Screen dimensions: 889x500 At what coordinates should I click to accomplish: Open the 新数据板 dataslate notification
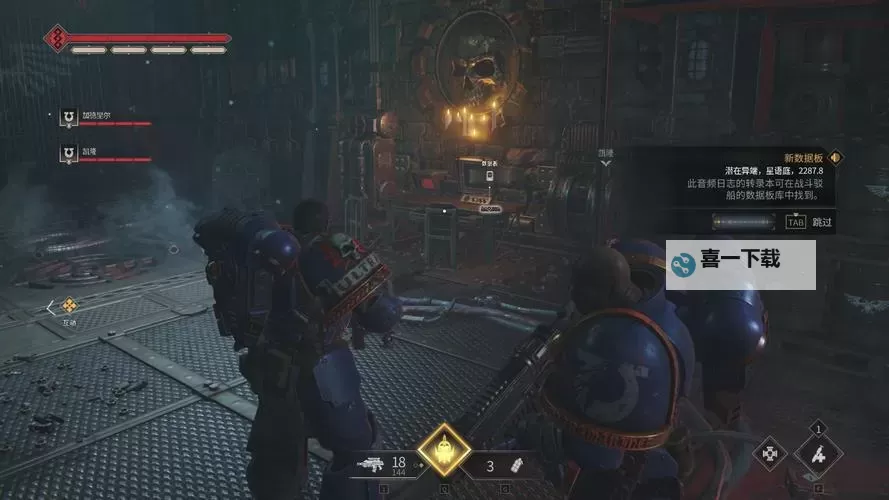(802, 157)
